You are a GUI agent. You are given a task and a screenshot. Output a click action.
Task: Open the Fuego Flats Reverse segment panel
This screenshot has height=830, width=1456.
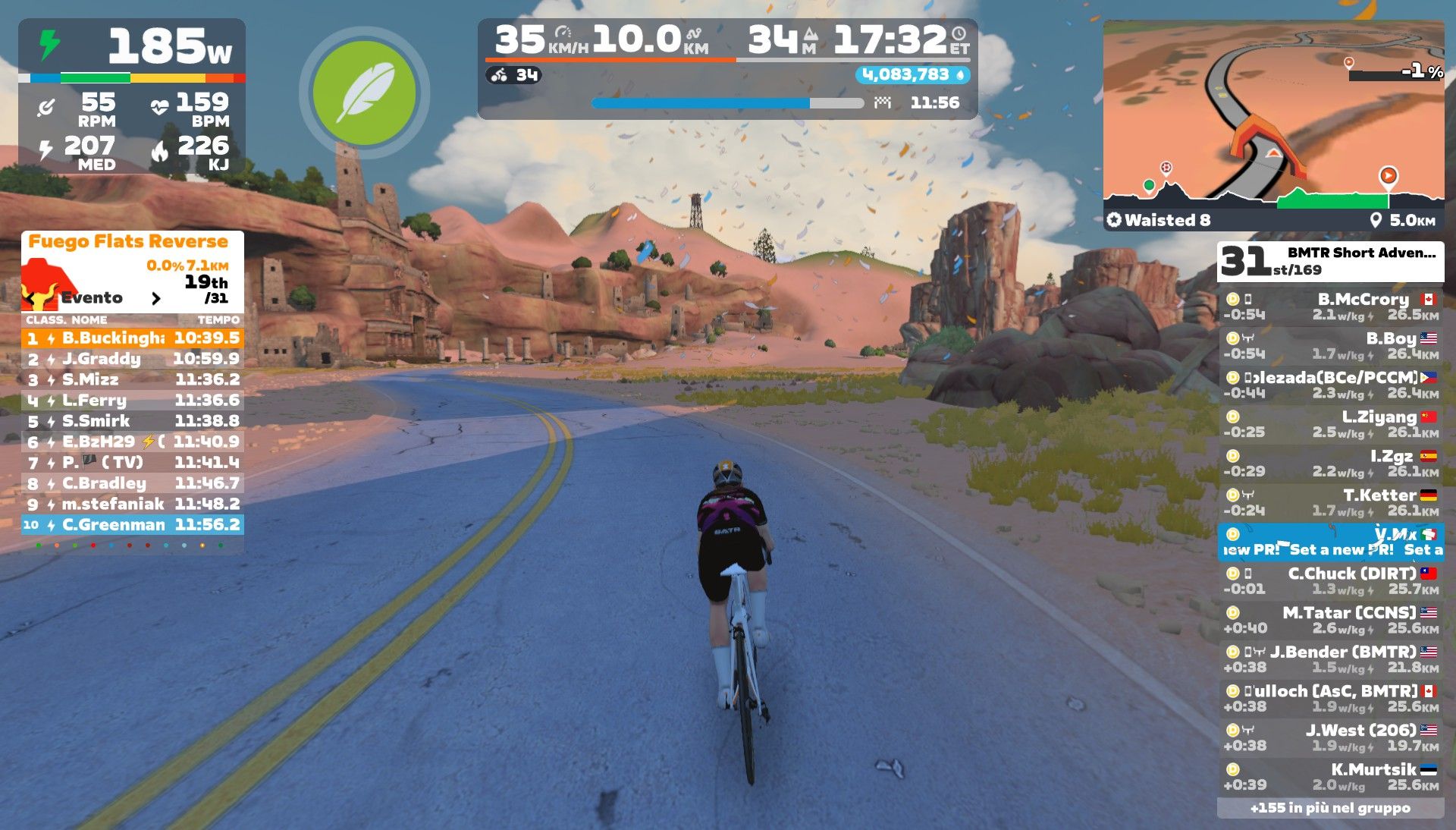click(x=128, y=242)
